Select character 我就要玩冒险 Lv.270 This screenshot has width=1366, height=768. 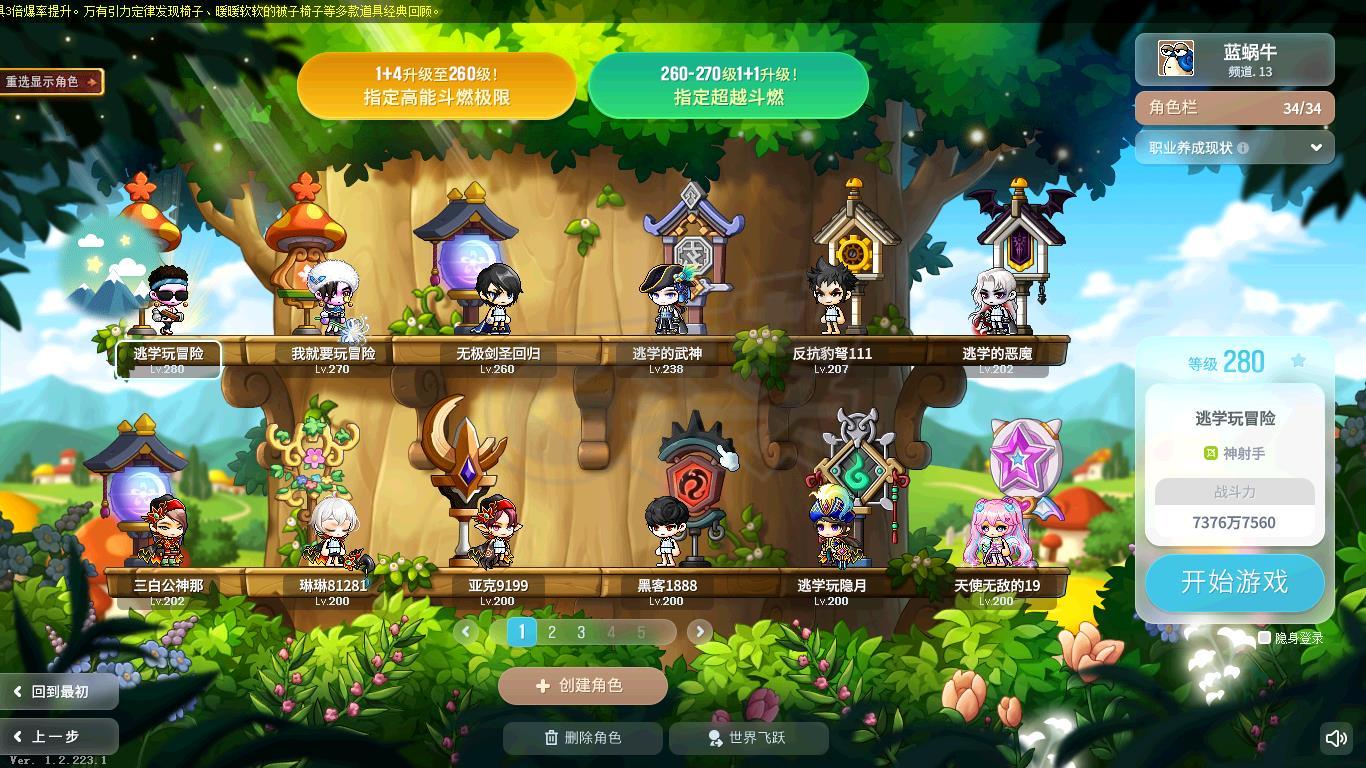point(333,300)
